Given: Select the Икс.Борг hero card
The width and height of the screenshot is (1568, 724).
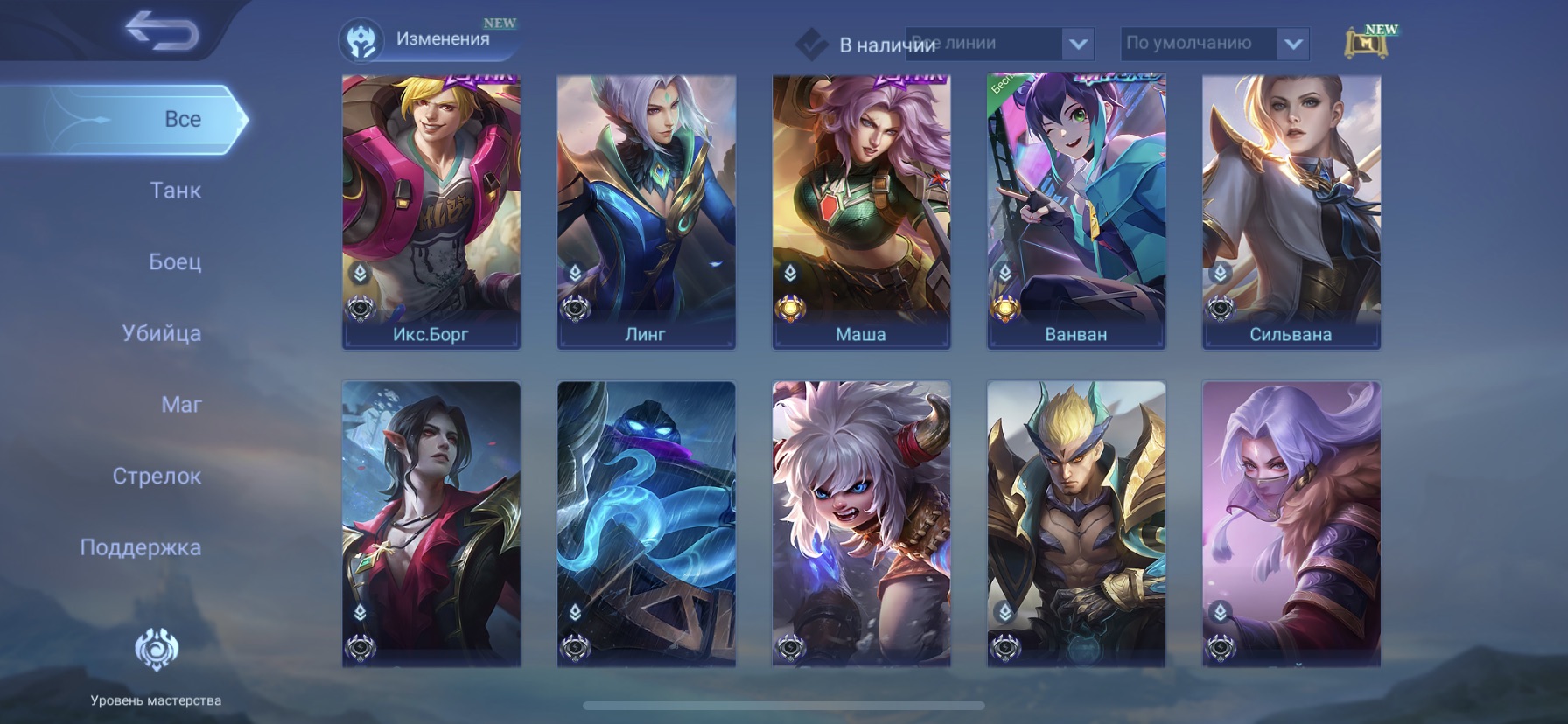Looking at the screenshot, I should pyautogui.click(x=431, y=212).
